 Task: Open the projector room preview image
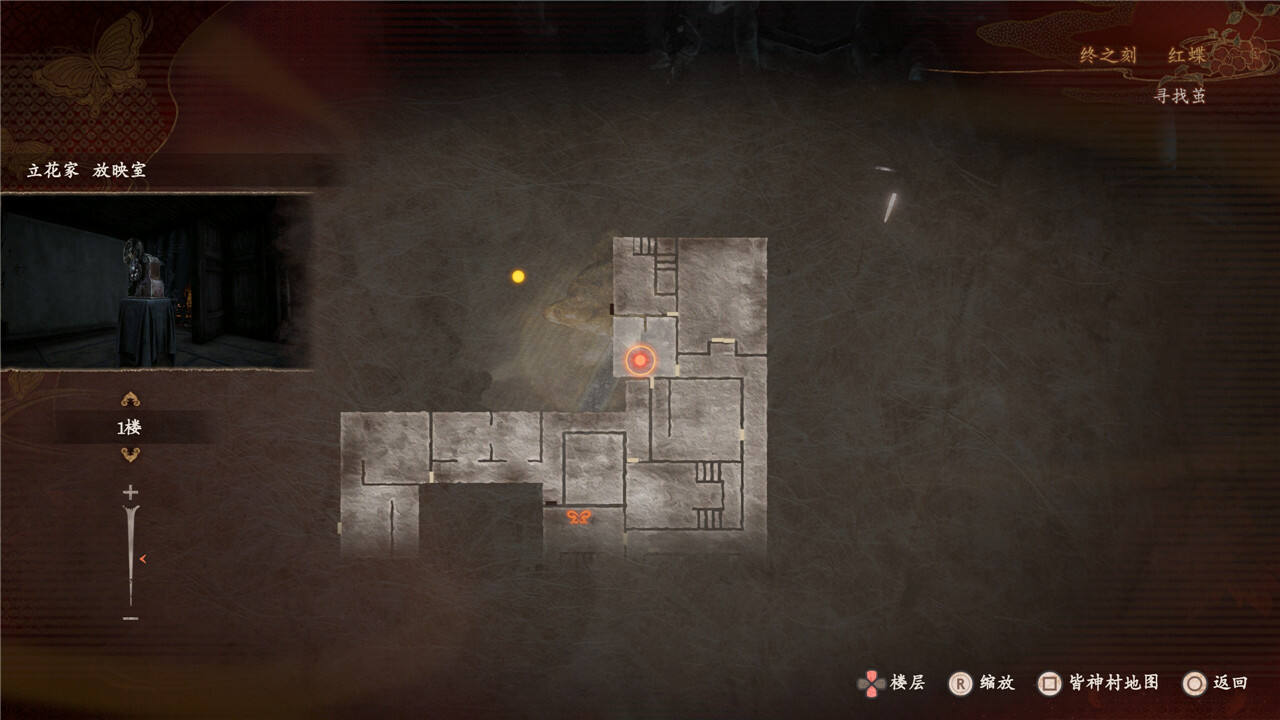[x=156, y=282]
